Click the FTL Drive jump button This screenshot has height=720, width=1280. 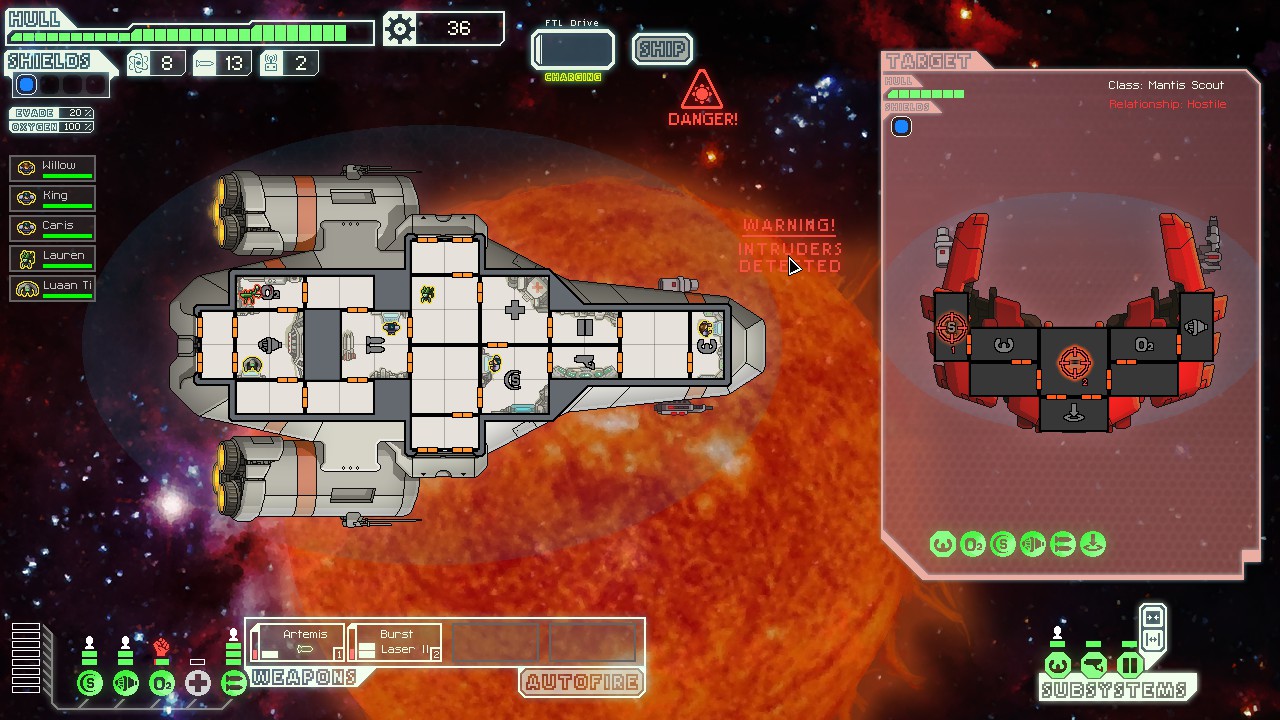point(573,49)
